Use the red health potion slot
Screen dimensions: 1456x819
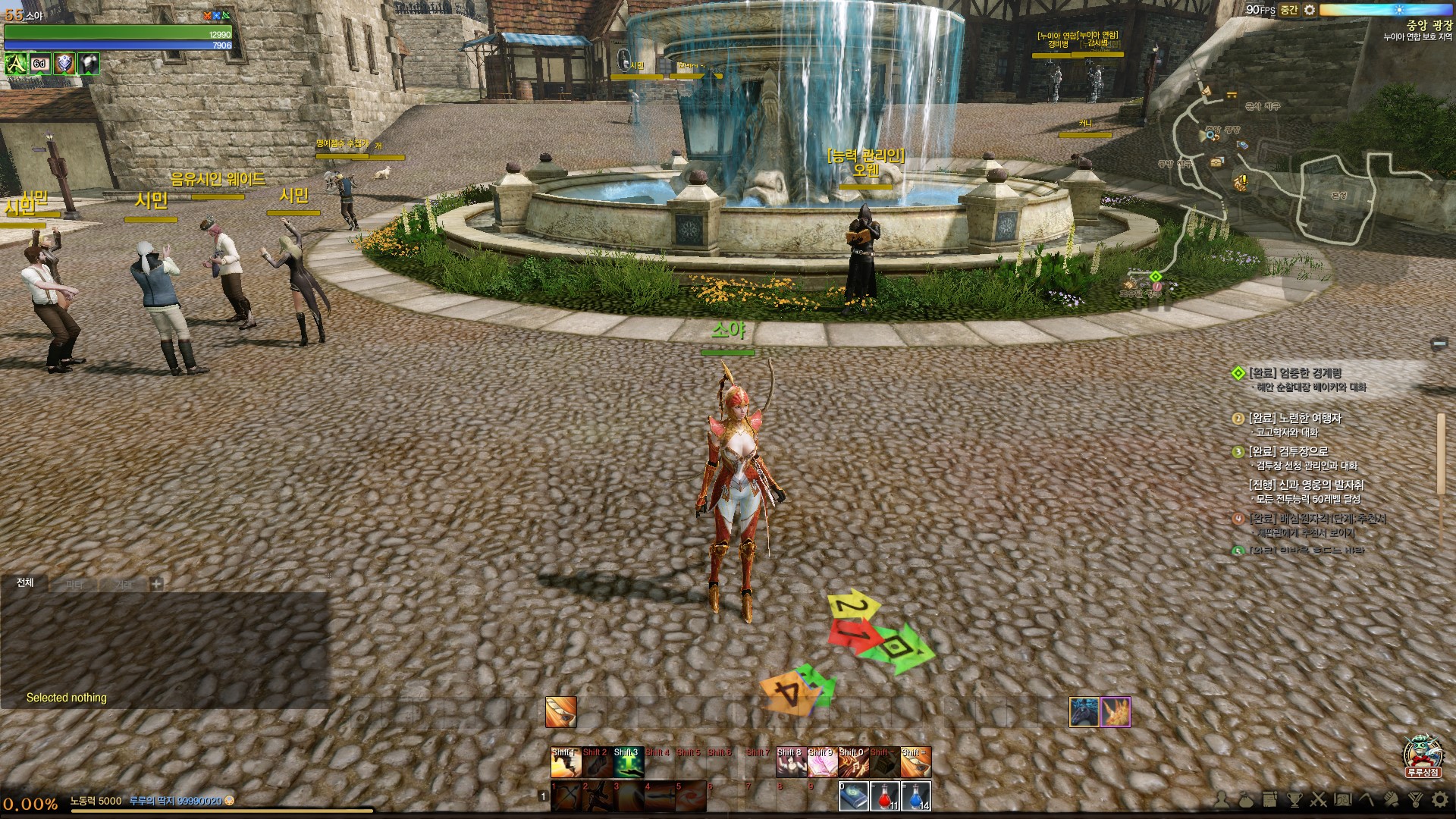(x=885, y=796)
